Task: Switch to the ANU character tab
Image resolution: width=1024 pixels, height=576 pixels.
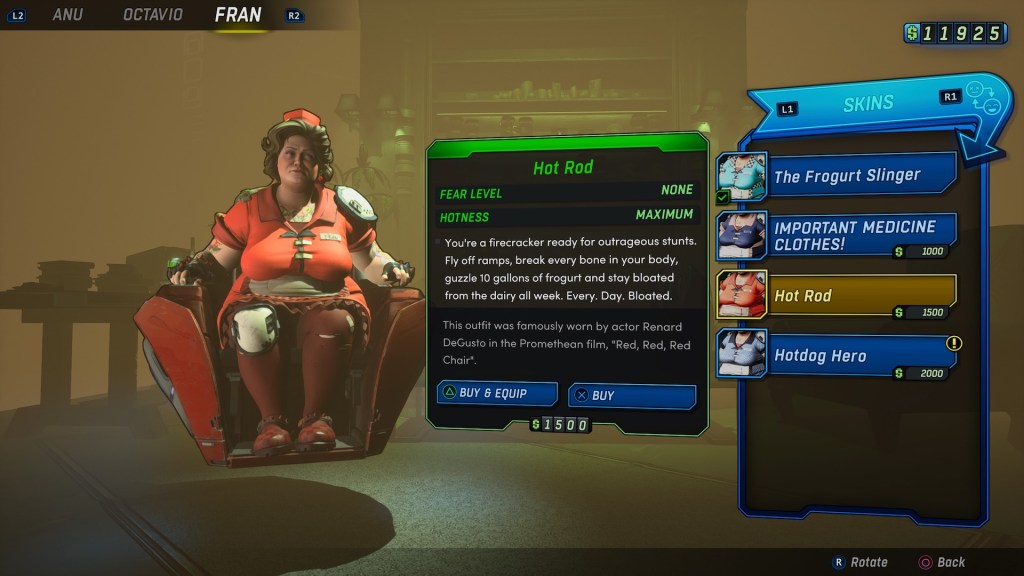Action: (67, 15)
